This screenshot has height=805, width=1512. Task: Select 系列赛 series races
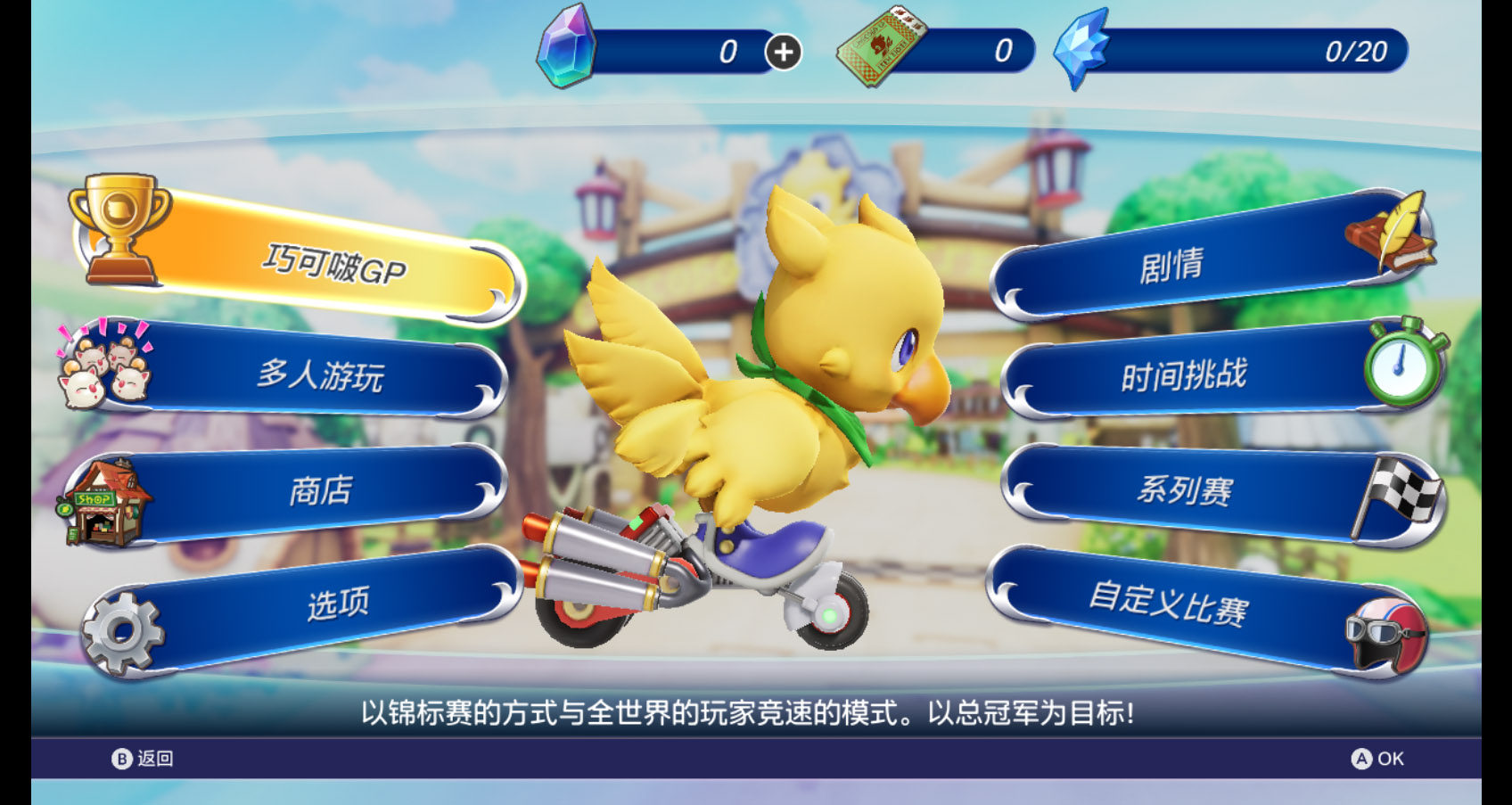tap(1185, 490)
